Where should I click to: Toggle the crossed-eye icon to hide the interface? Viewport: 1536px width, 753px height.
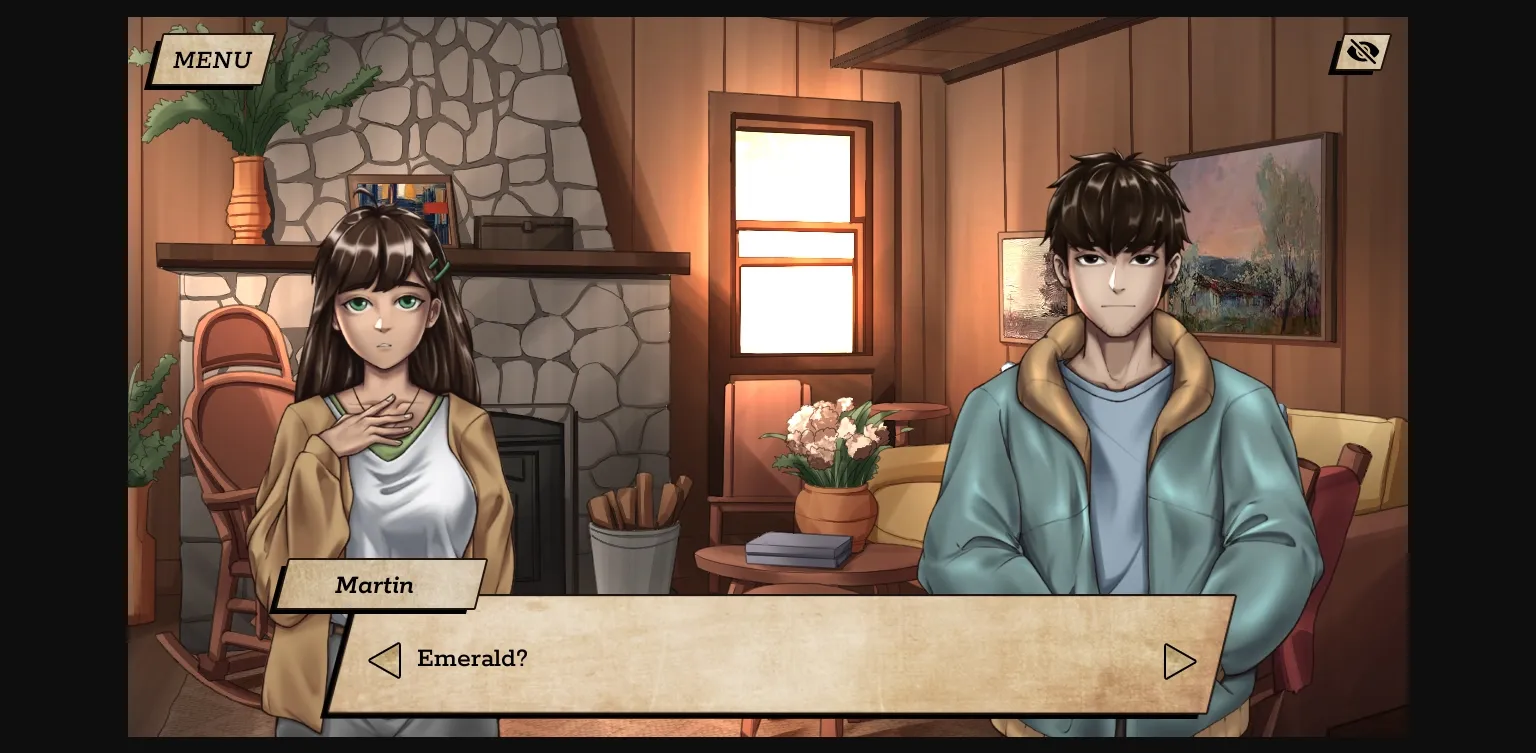1360,52
